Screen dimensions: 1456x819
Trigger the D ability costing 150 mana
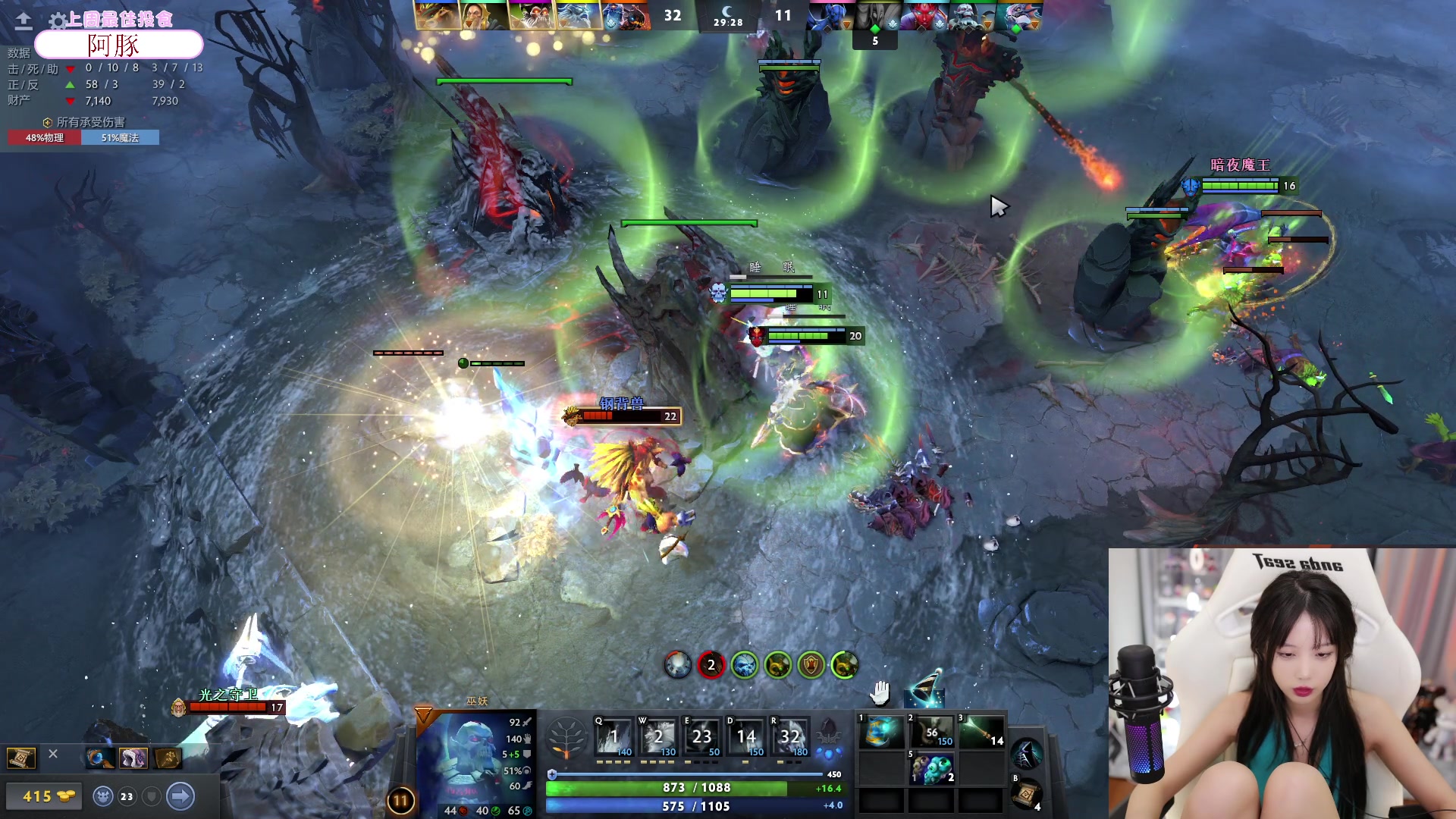click(745, 736)
